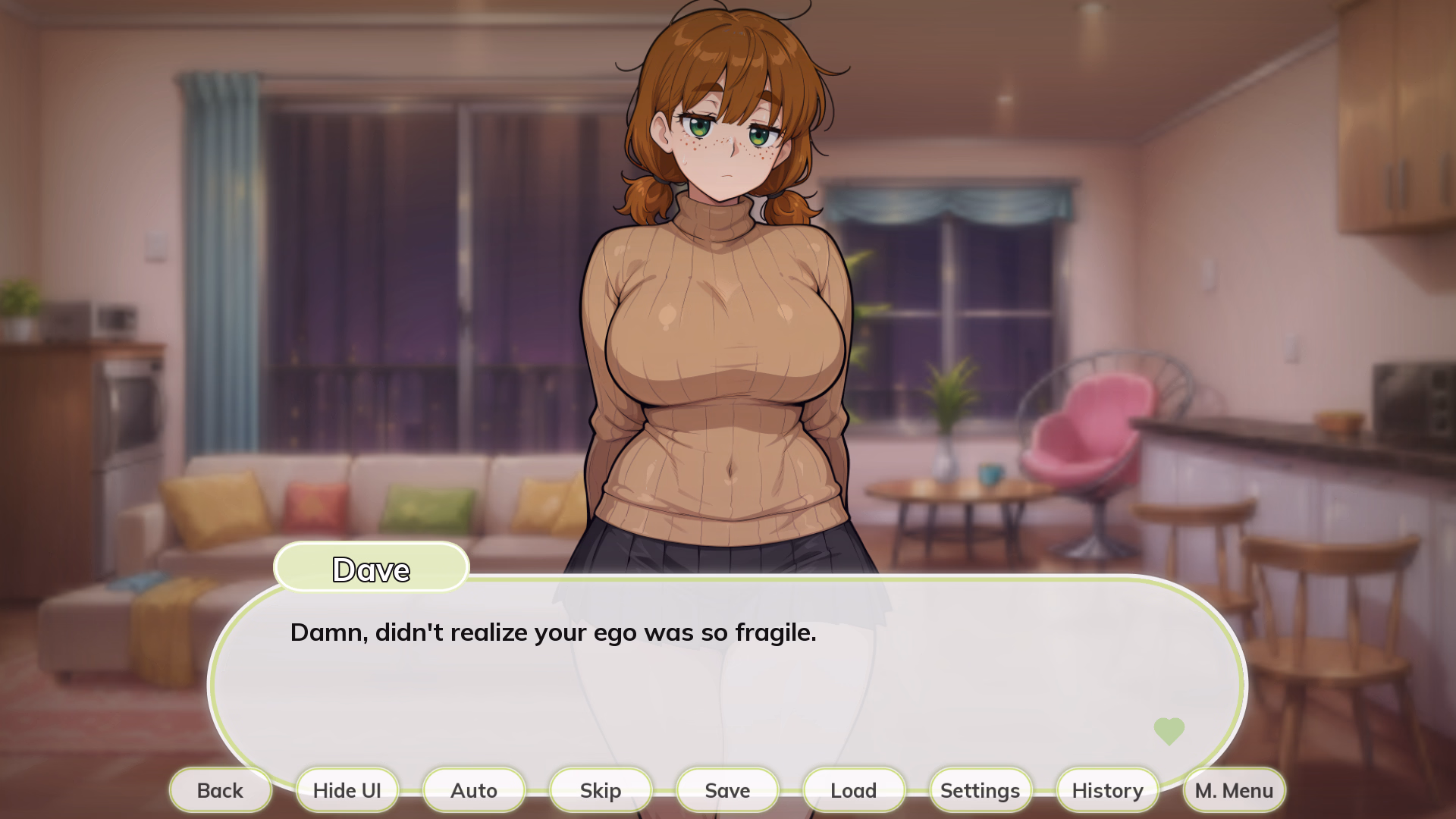The width and height of the screenshot is (1456, 819).
Task: Hide the interface with Hide UI
Action: click(x=347, y=790)
